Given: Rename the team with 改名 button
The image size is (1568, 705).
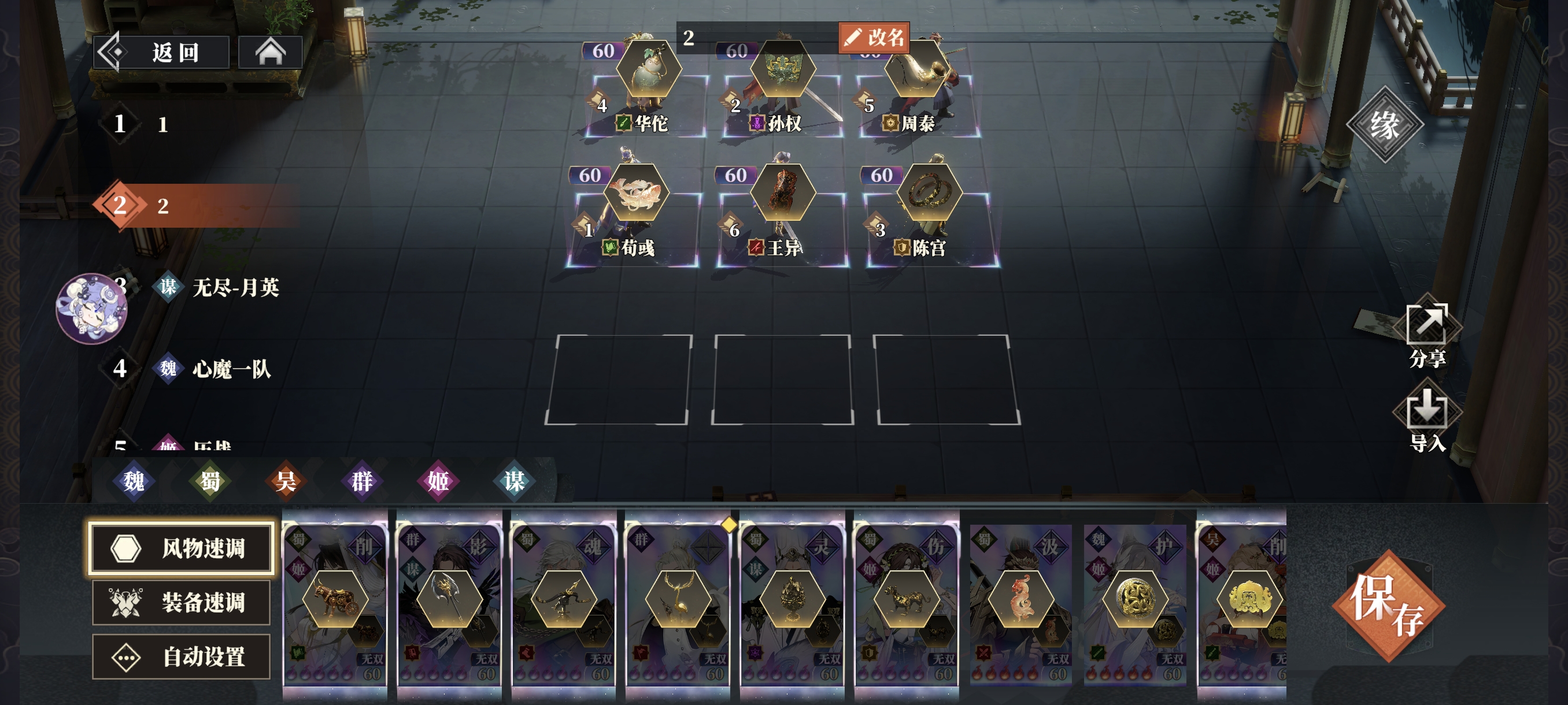Looking at the screenshot, I should pyautogui.click(x=874, y=38).
